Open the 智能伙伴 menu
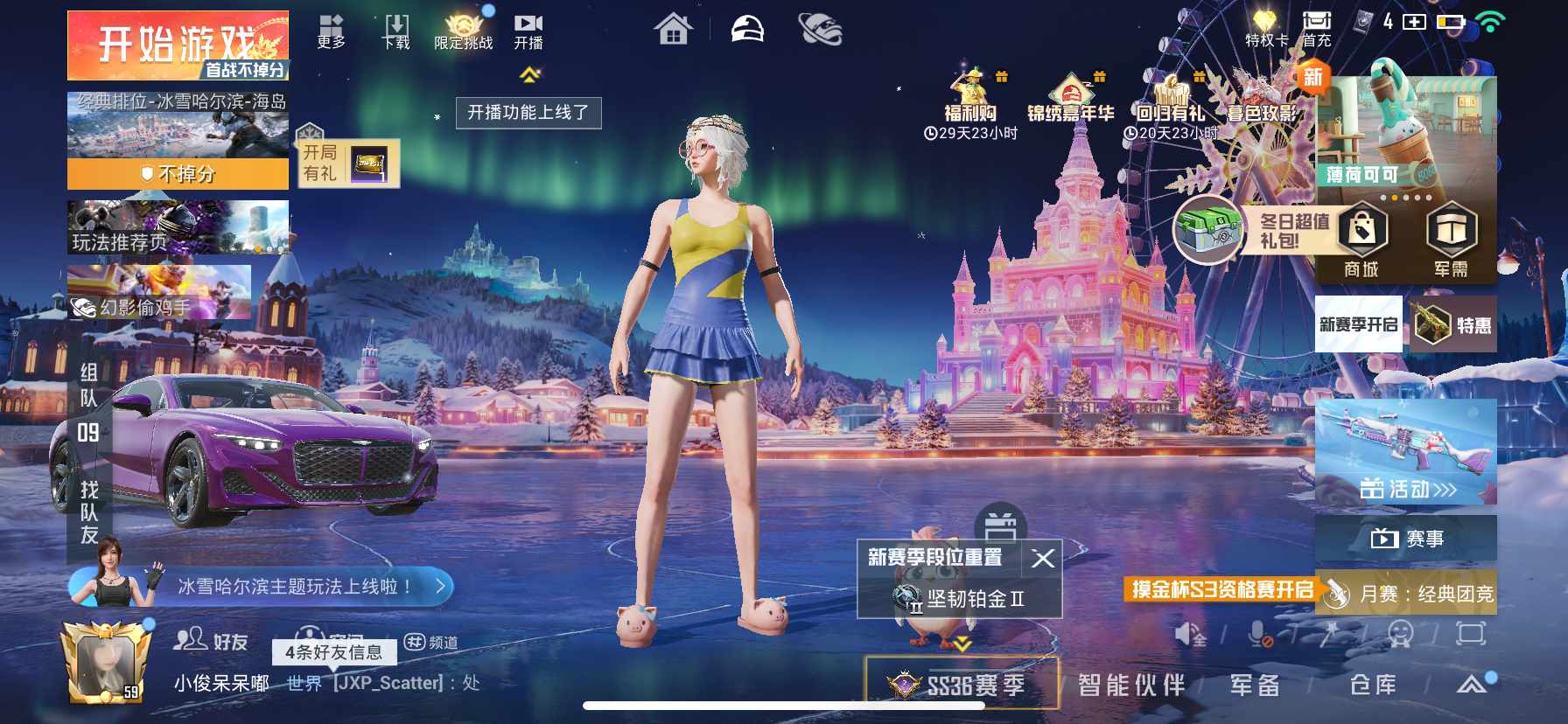The image size is (1568, 724). 1130,685
